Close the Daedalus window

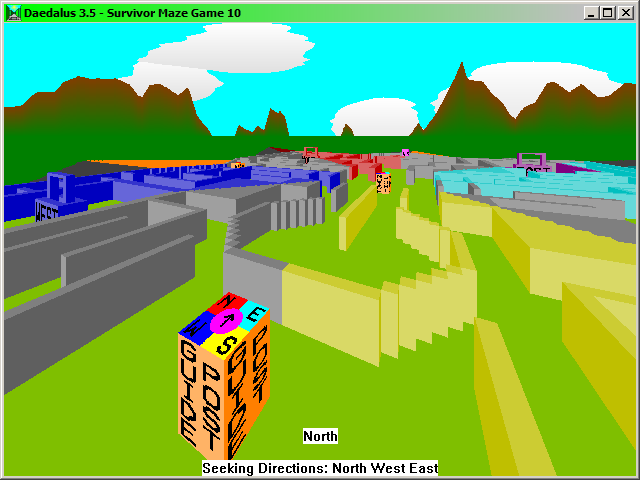[x=625, y=12]
